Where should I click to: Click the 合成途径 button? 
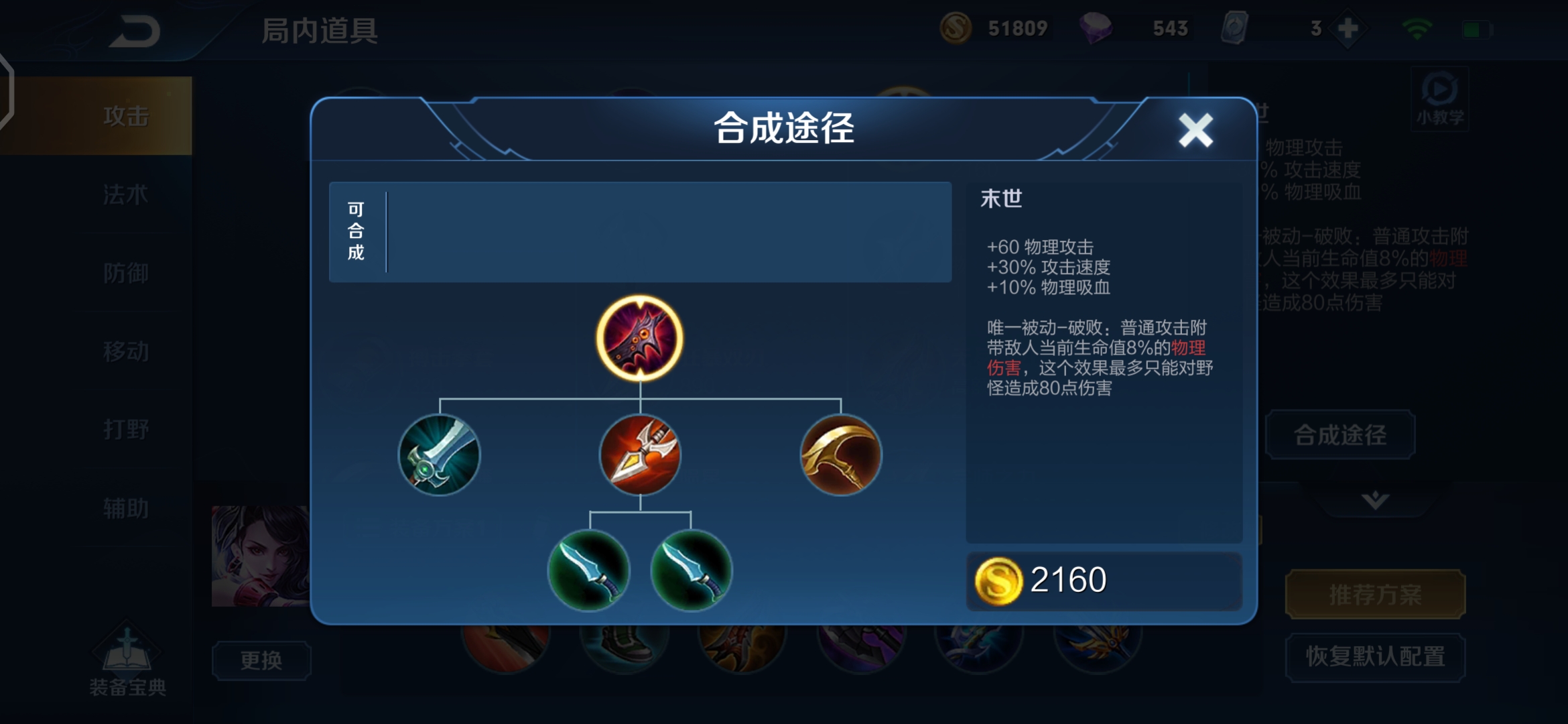[x=1340, y=434]
